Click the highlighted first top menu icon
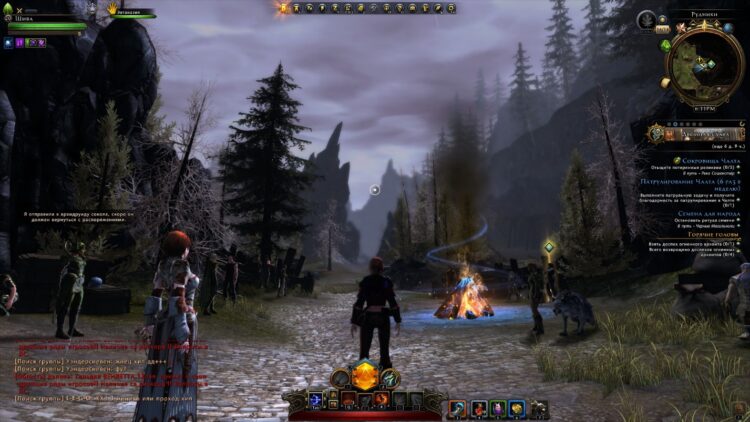Image resolution: width=750 pixels, height=422 pixels. coord(284,8)
